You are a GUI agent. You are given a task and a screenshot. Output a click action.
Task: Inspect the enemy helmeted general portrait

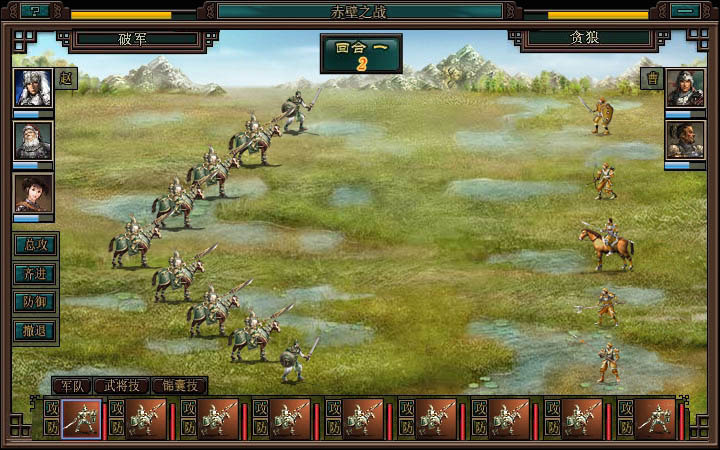click(x=685, y=88)
